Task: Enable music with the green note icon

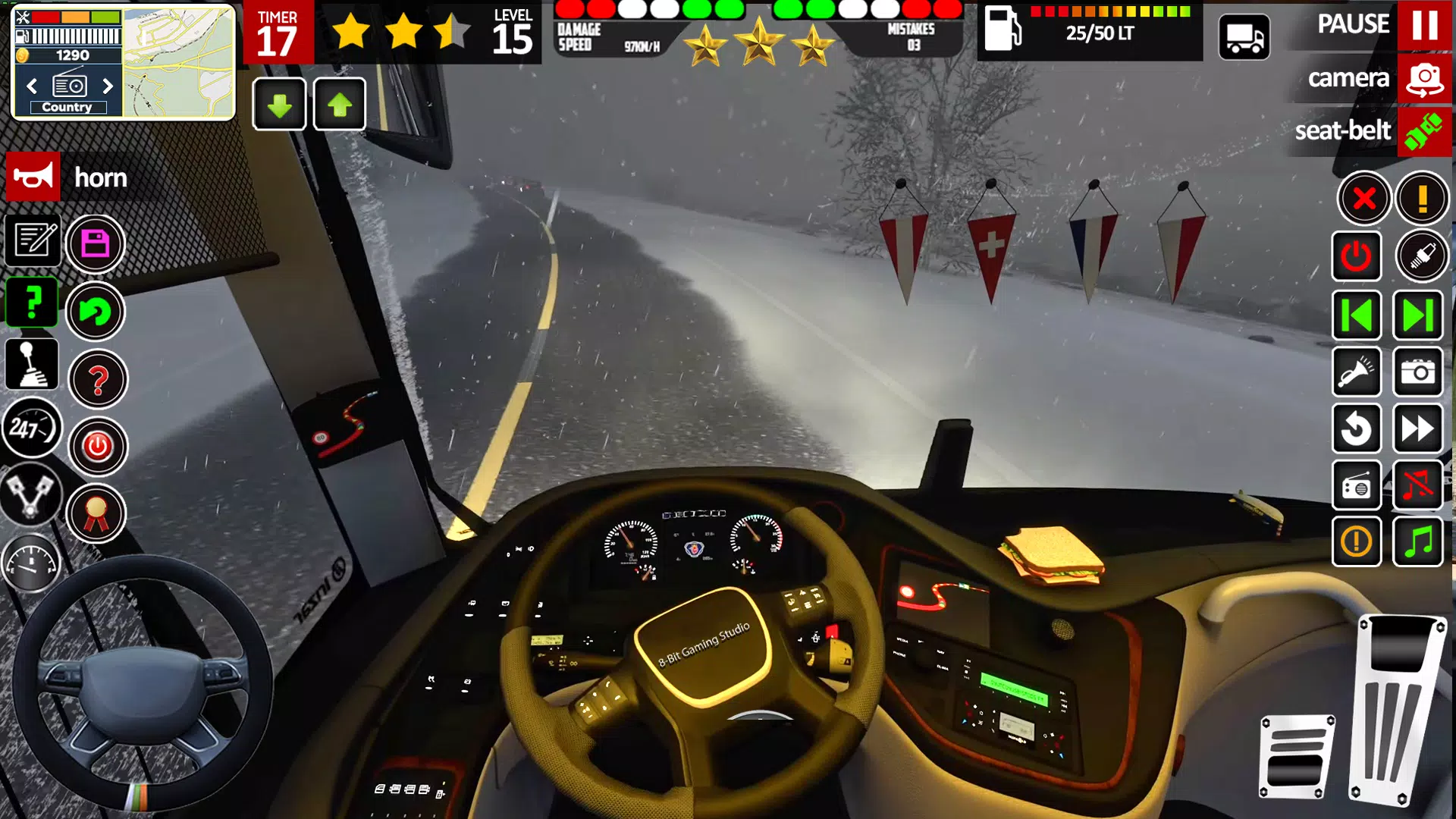Action: (1419, 543)
